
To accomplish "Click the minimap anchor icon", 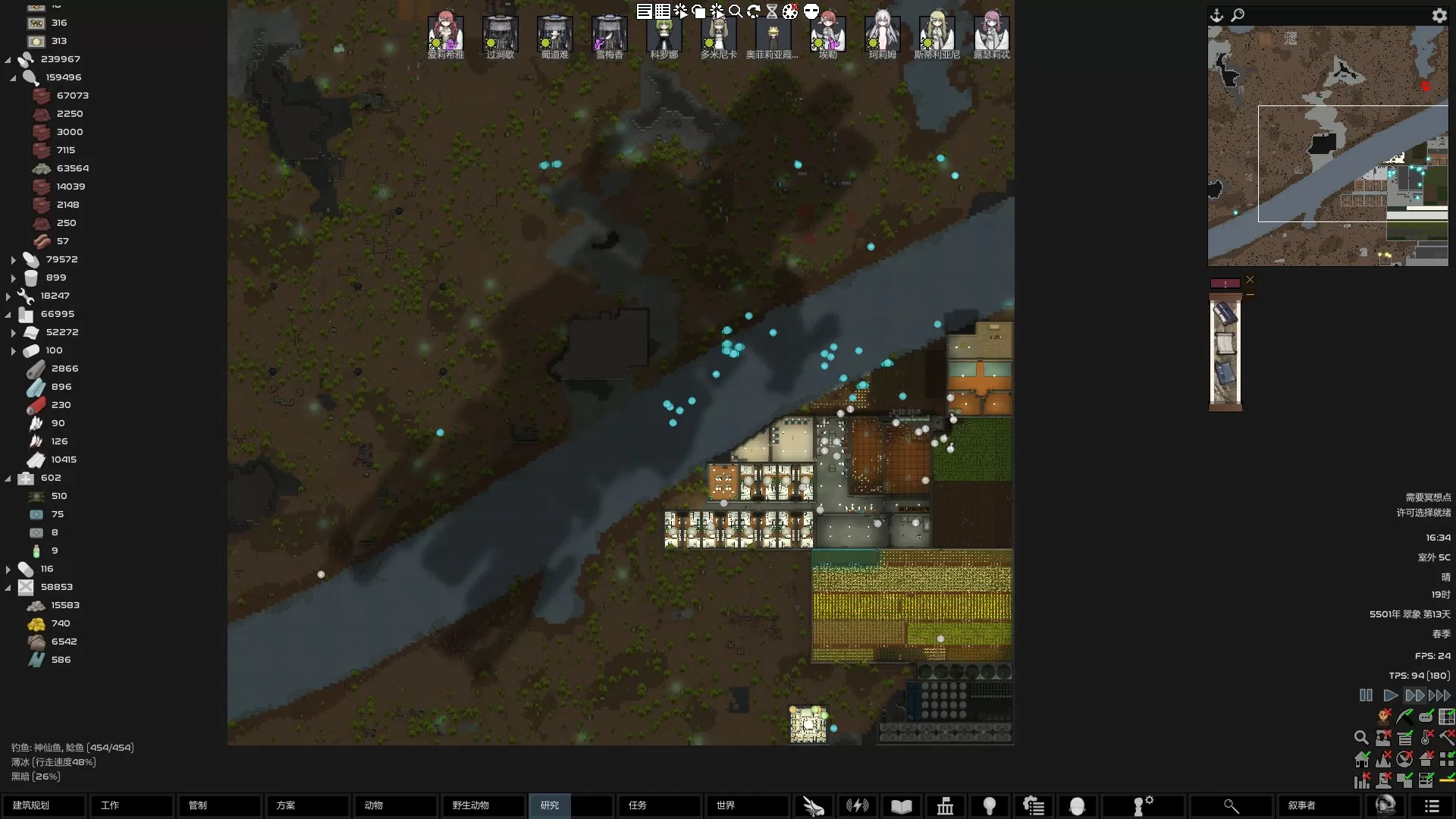I will 1217,15.
